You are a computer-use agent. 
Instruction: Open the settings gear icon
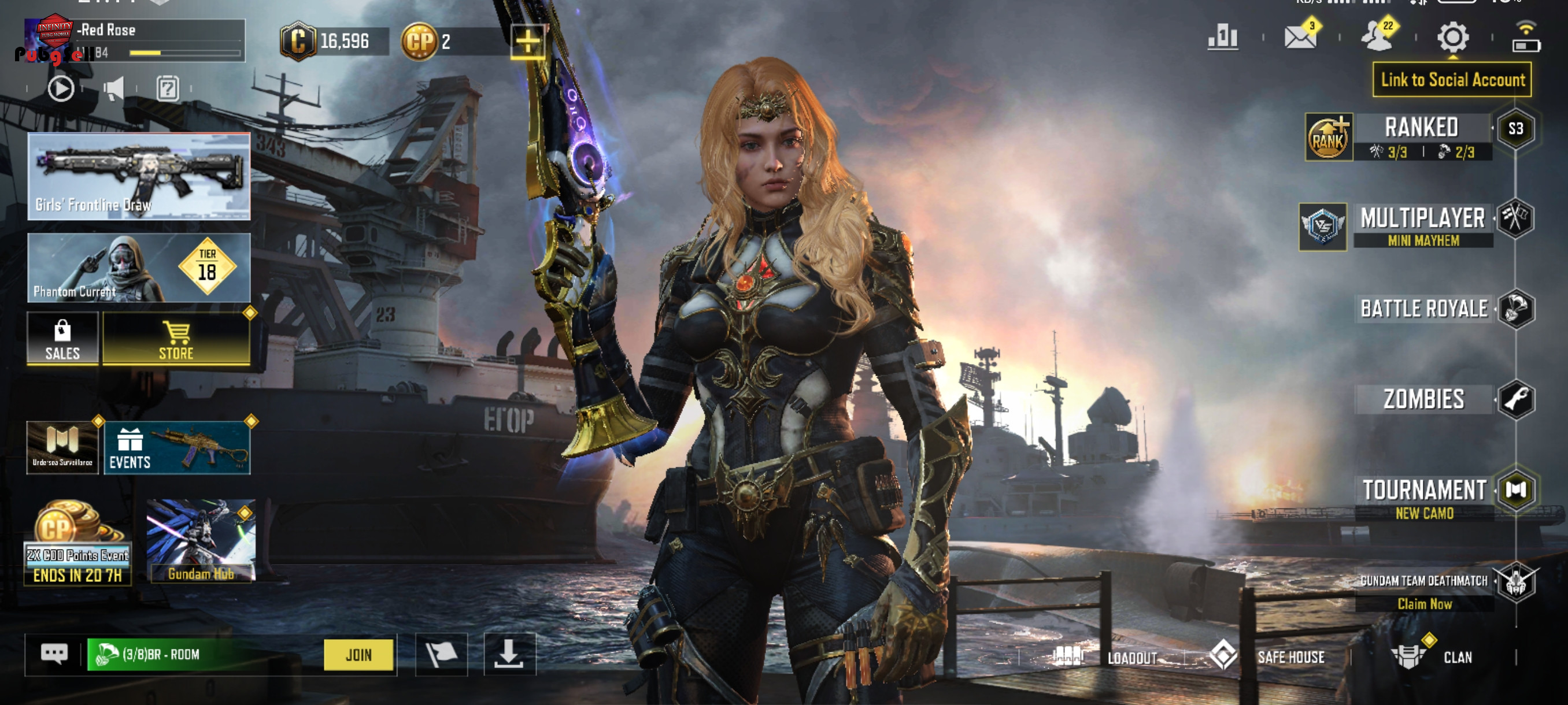pyautogui.click(x=1452, y=38)
